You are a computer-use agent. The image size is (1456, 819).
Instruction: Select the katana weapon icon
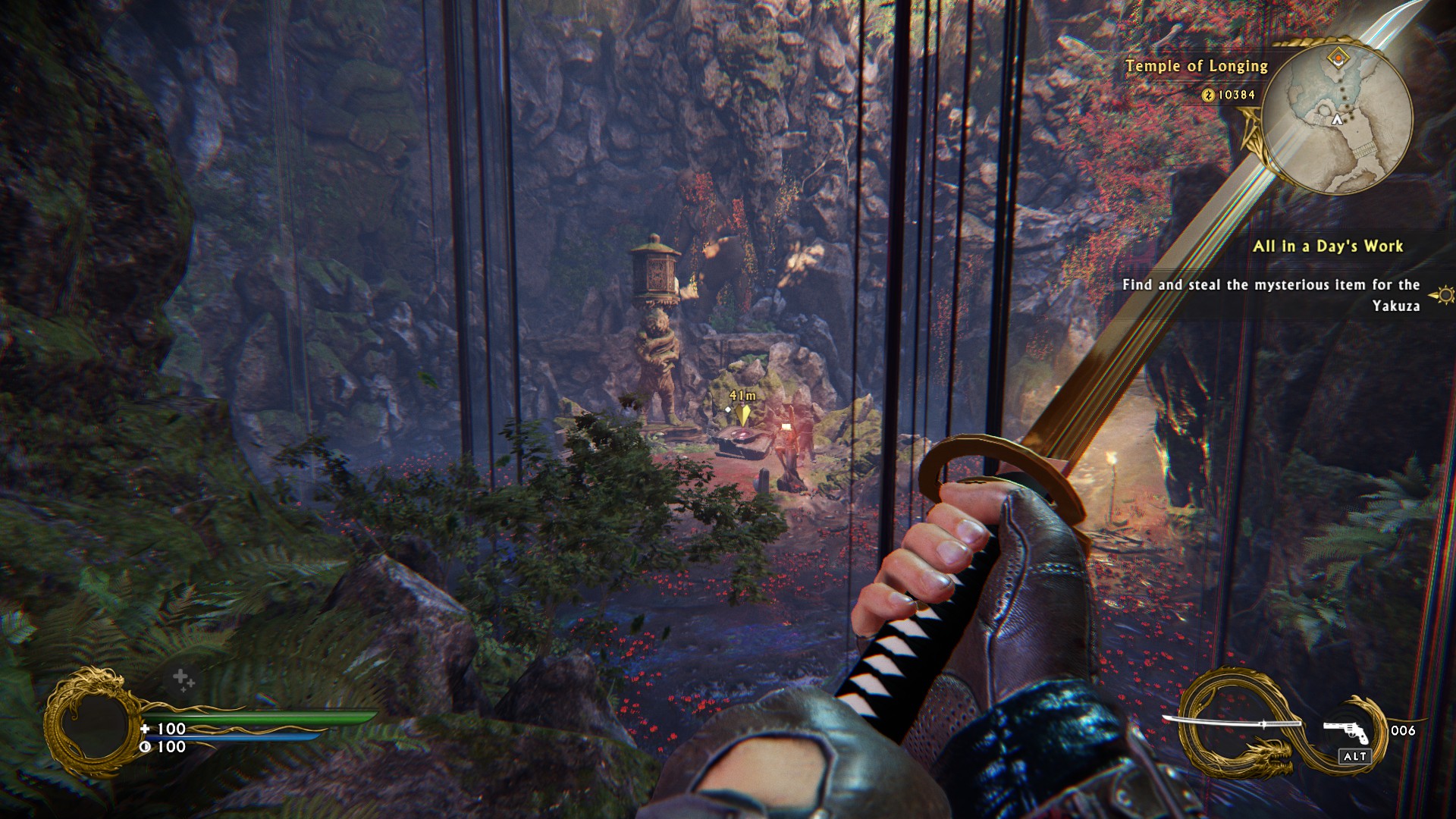pos(1232,723)
